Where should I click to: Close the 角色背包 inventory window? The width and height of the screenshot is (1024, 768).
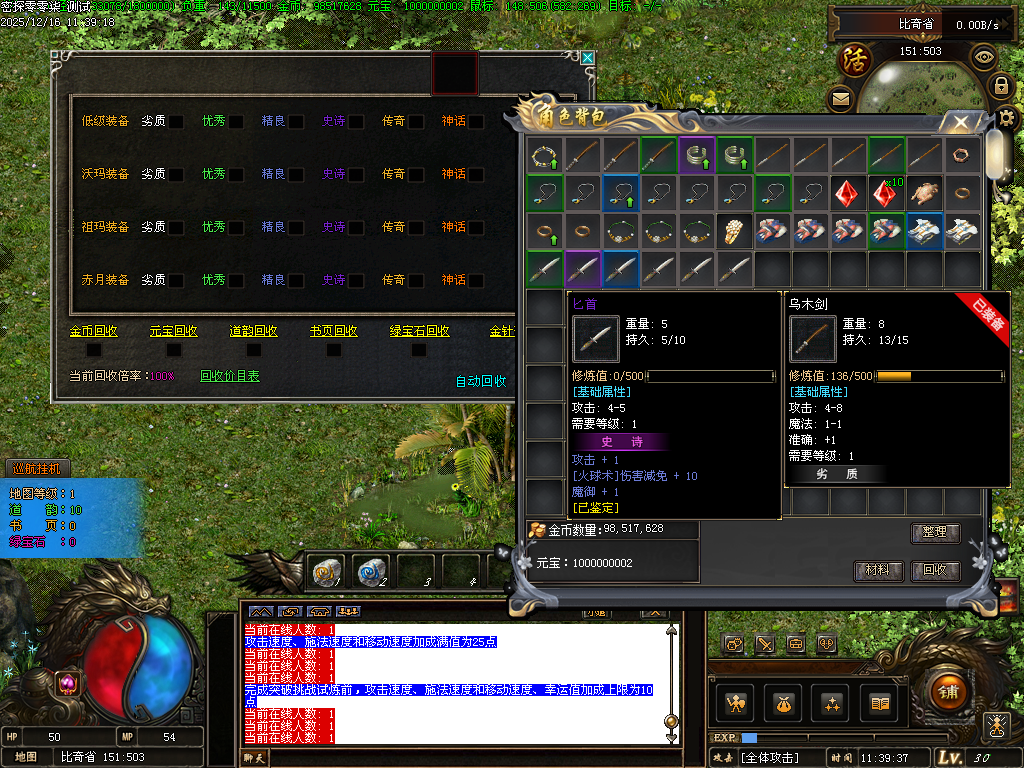pyautogui.click(x=960, y=123)
